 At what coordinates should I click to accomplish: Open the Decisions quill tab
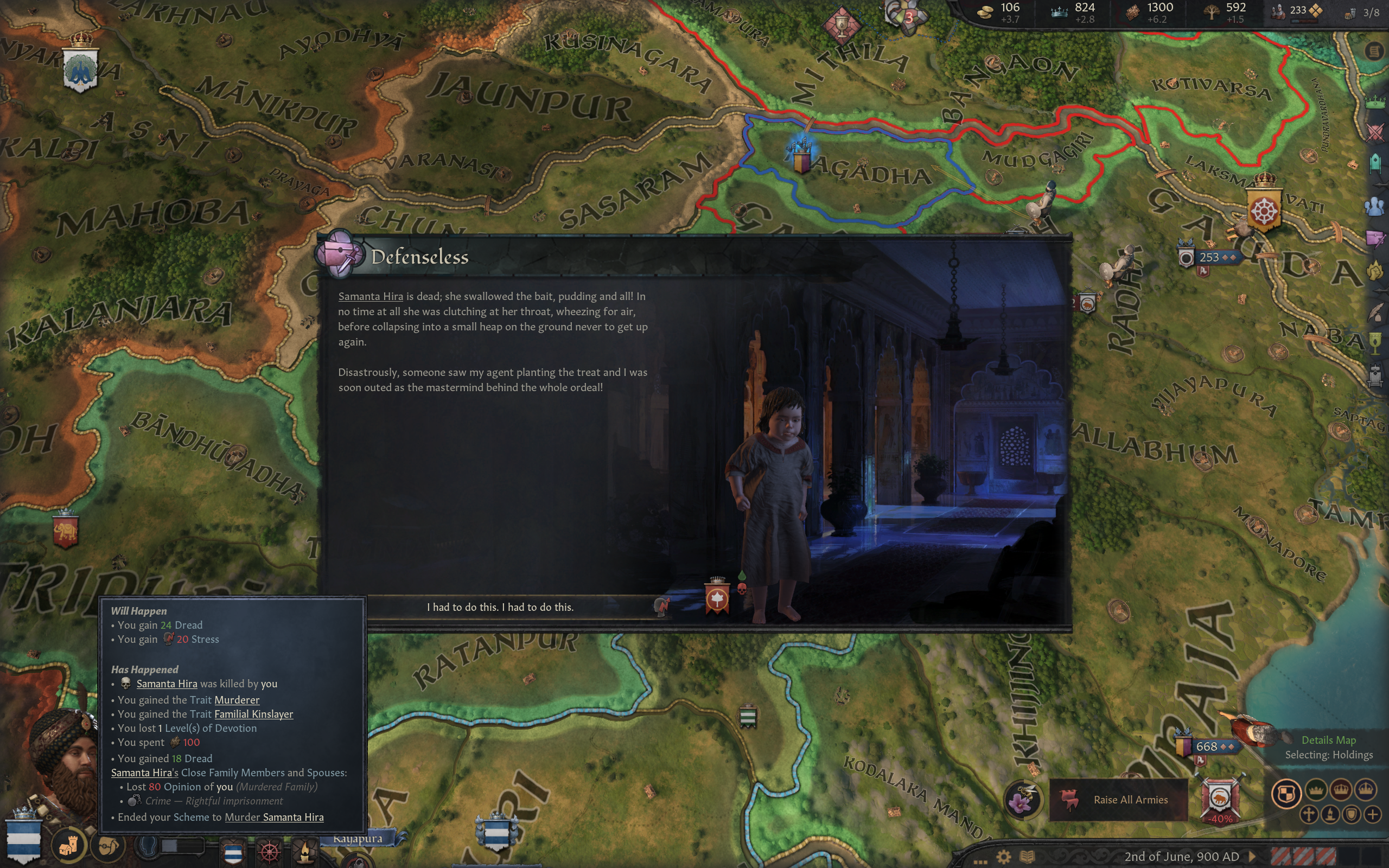click(1375, 312)
